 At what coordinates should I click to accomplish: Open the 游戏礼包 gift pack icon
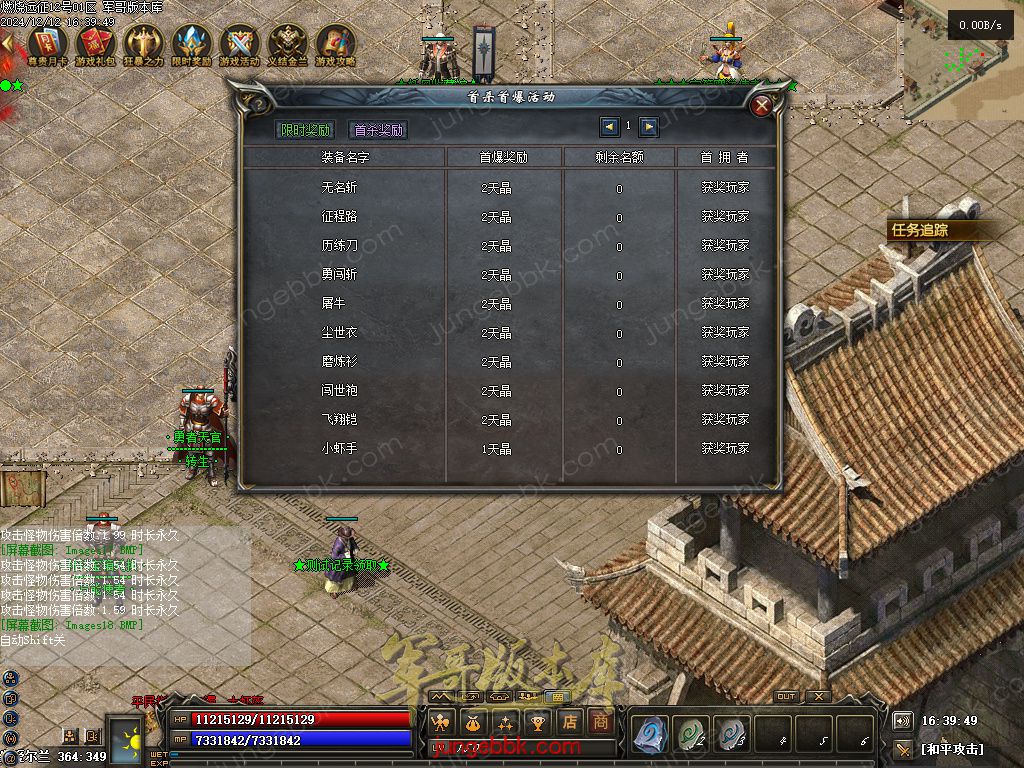coord(94,44)
